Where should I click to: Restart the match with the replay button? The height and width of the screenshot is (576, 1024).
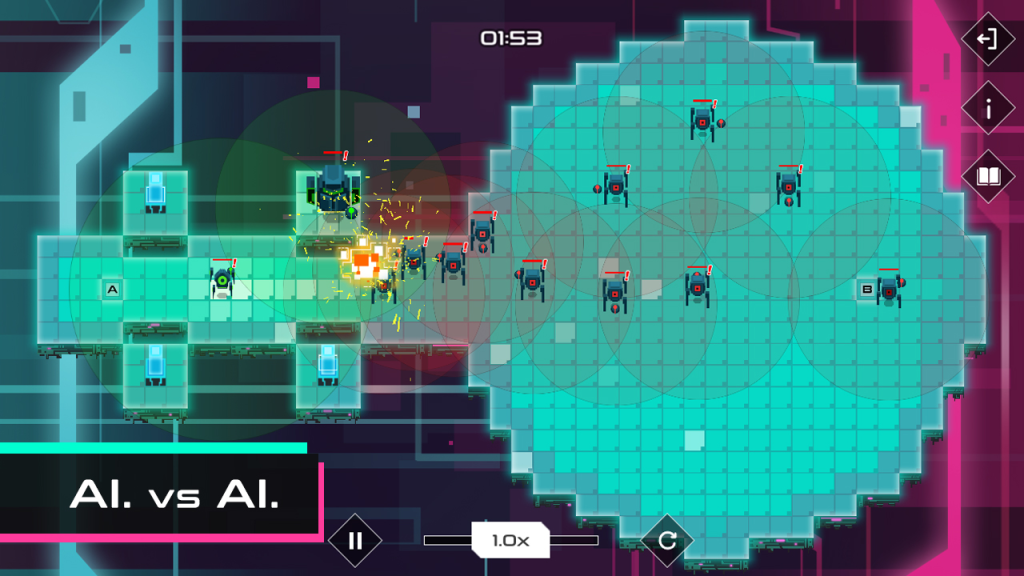667,541
